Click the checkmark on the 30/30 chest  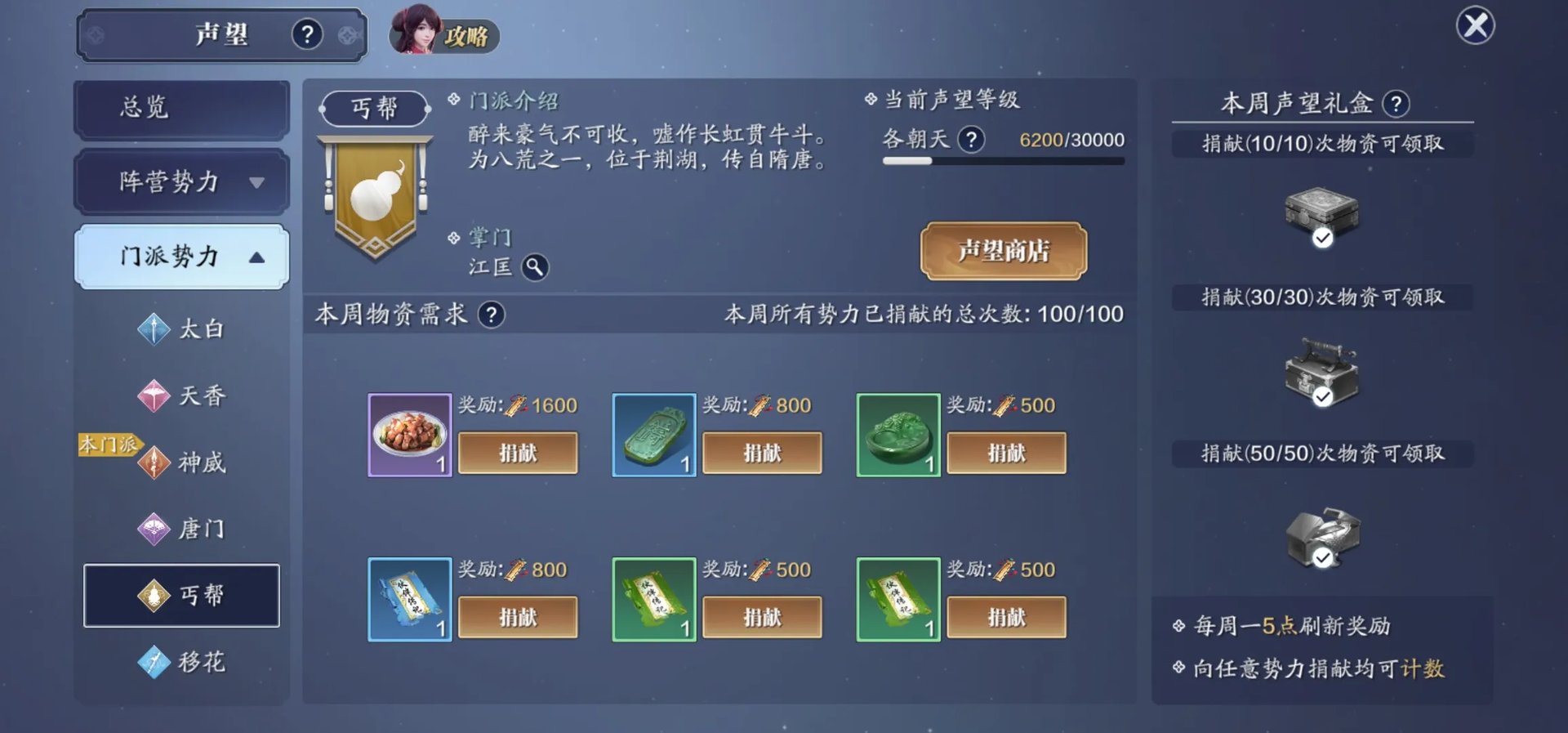[1323, 396]
